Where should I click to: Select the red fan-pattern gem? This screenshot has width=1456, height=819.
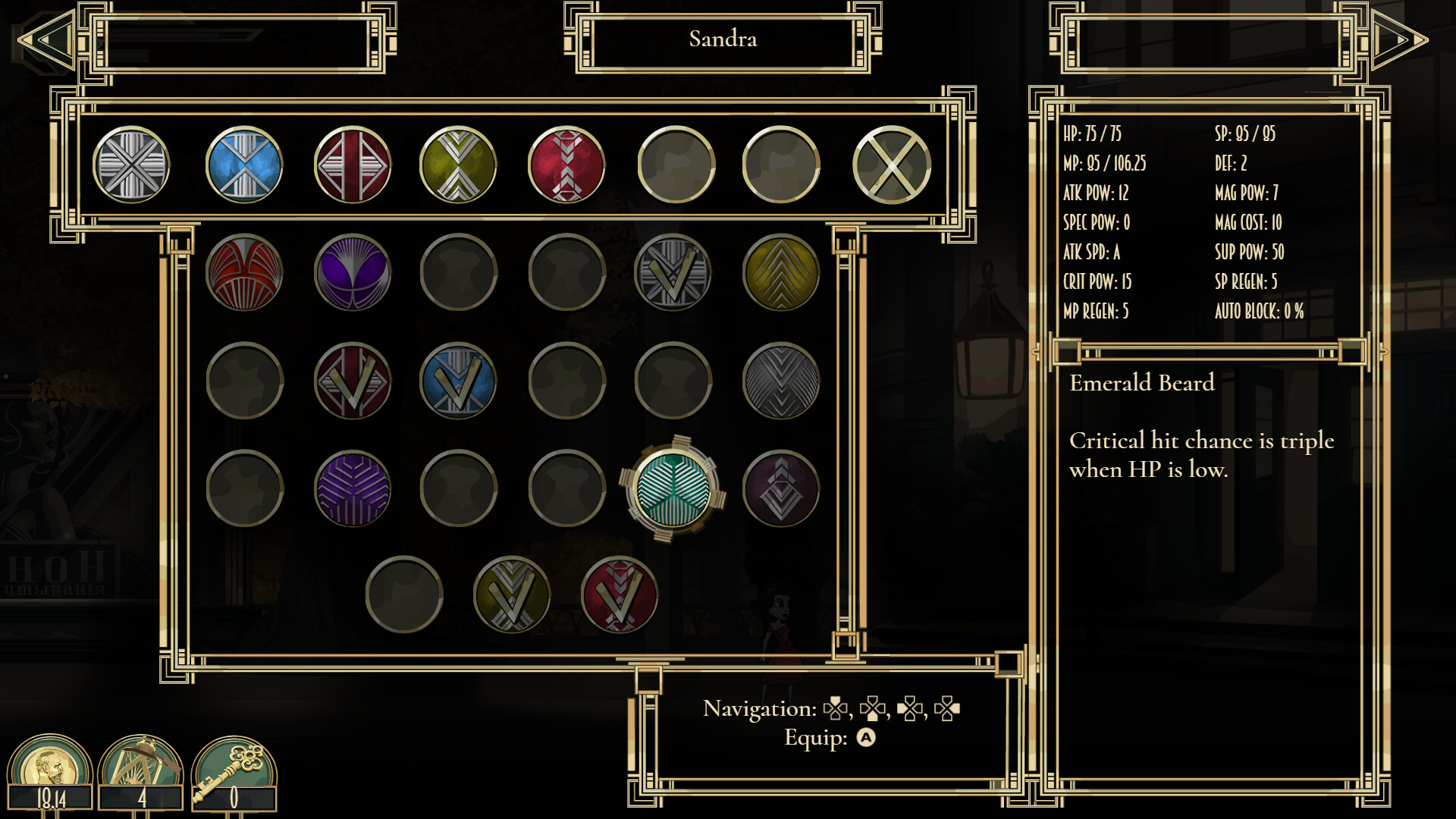coord(244,273)
